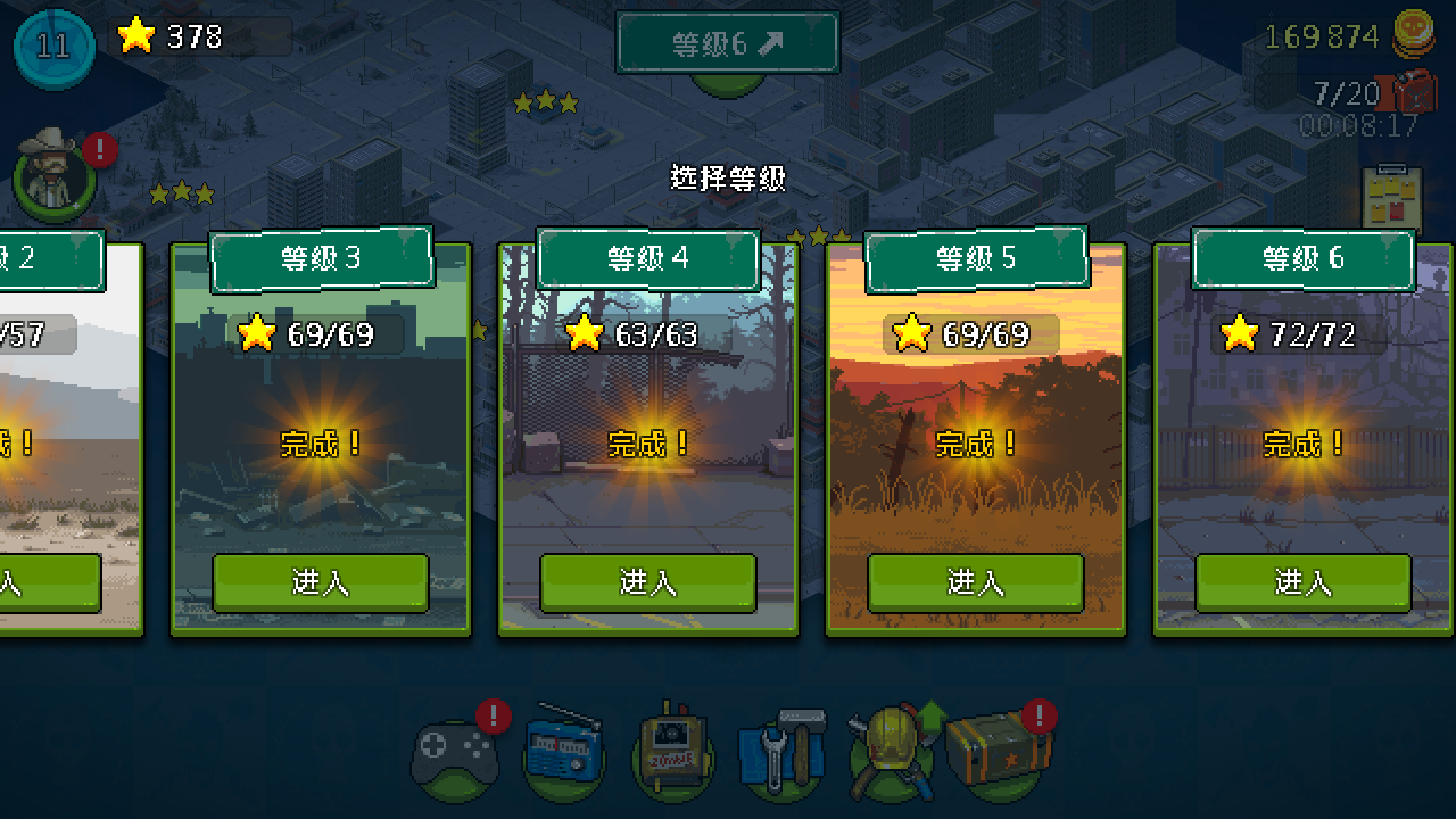Click the 等级6 banner at the top
Image resolution: width=1456 pixels, height=819 pixels.
727,43
